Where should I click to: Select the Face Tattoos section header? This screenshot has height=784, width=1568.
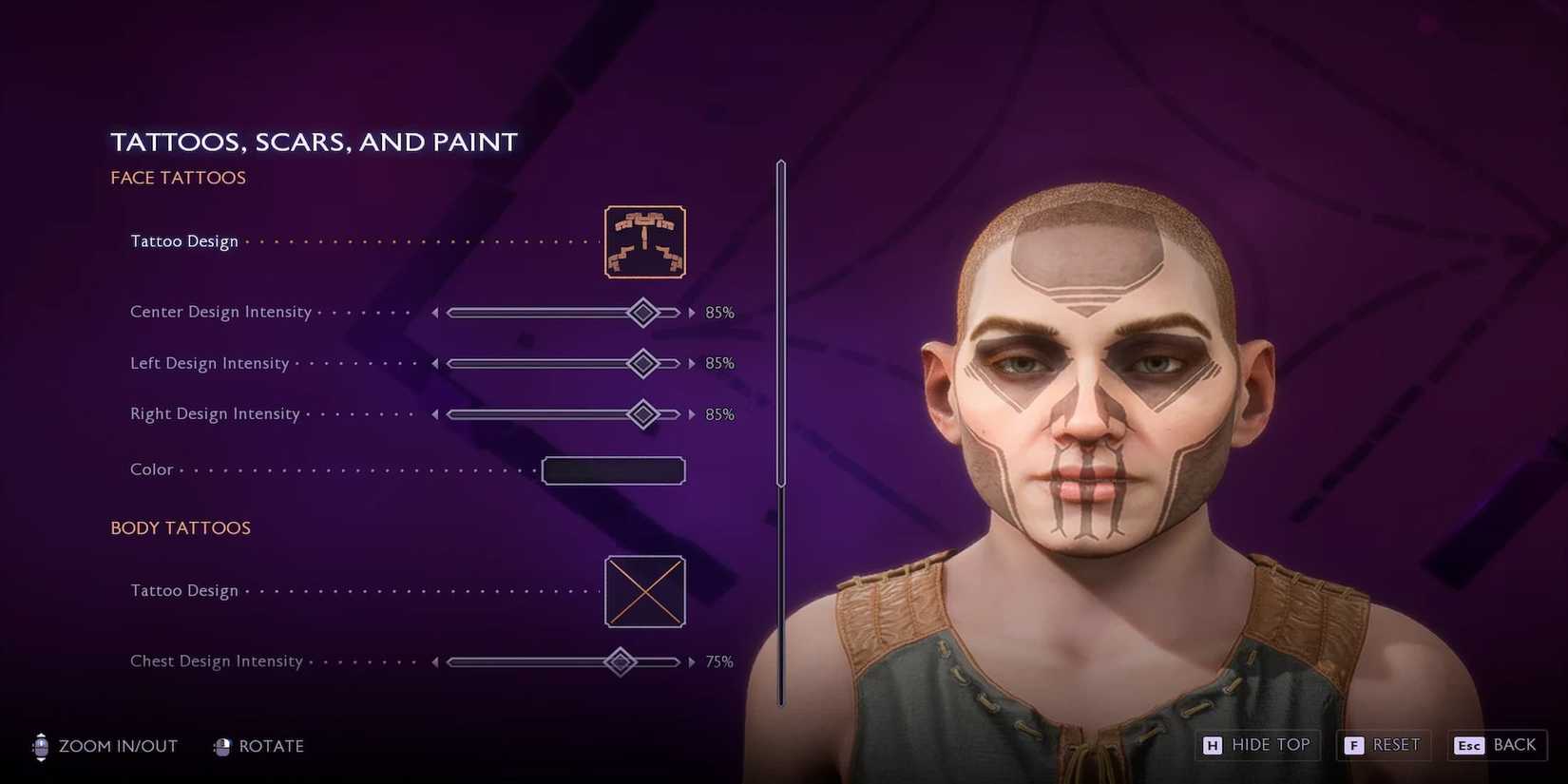point(178,178)
